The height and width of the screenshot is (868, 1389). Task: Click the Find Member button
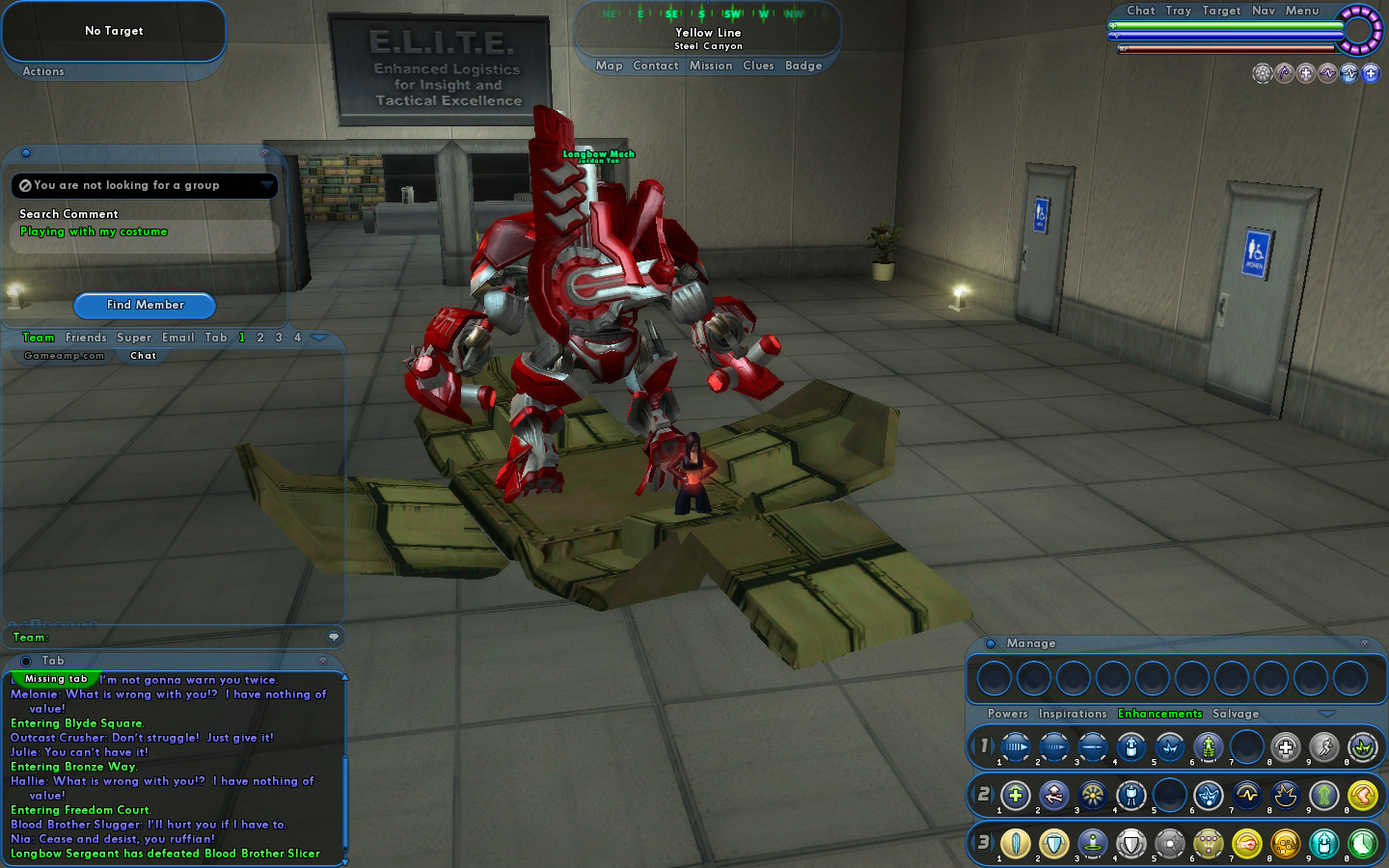coord(145,305)
